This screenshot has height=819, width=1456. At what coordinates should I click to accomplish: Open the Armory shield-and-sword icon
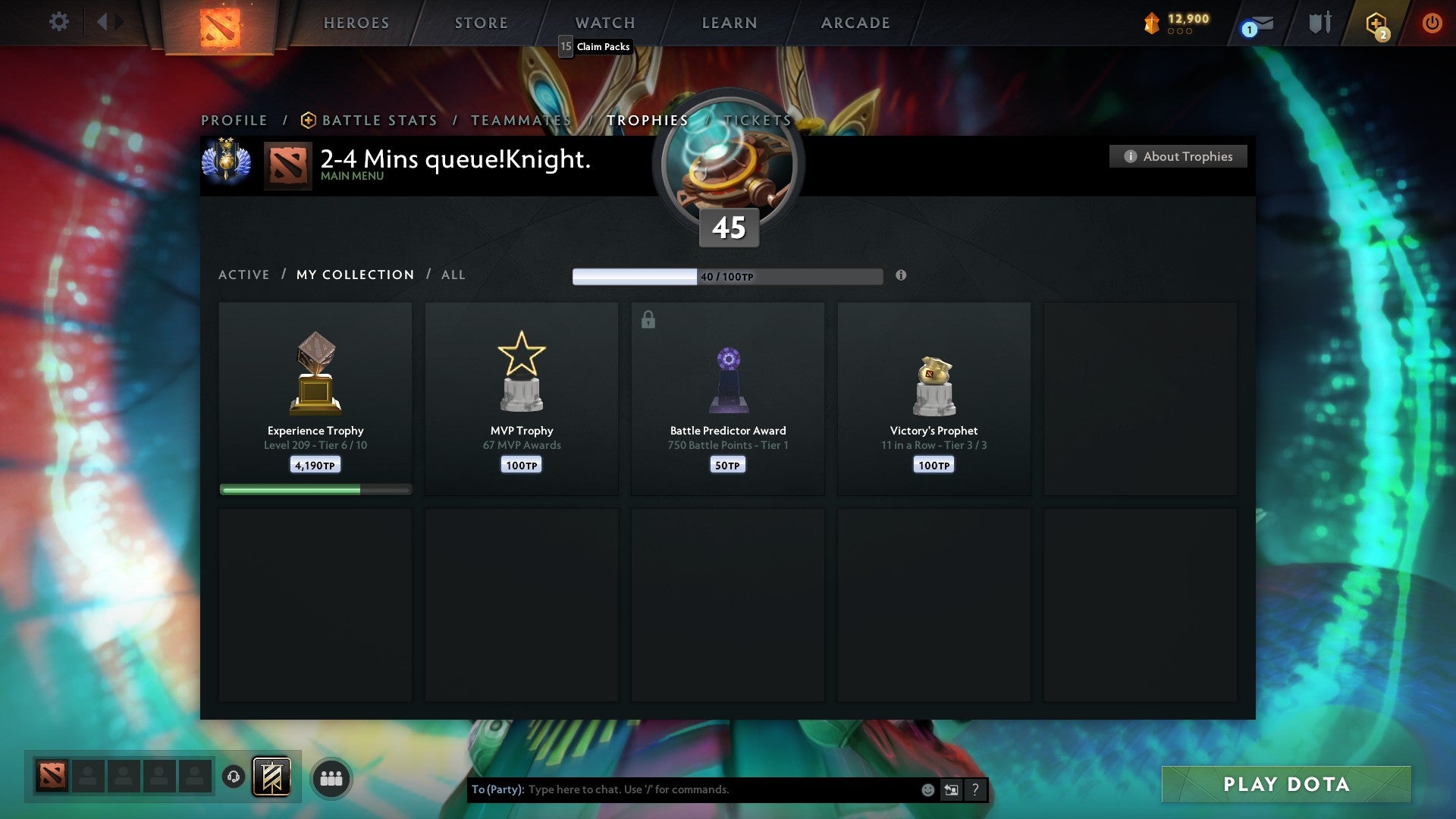[x=1319, y=22]
